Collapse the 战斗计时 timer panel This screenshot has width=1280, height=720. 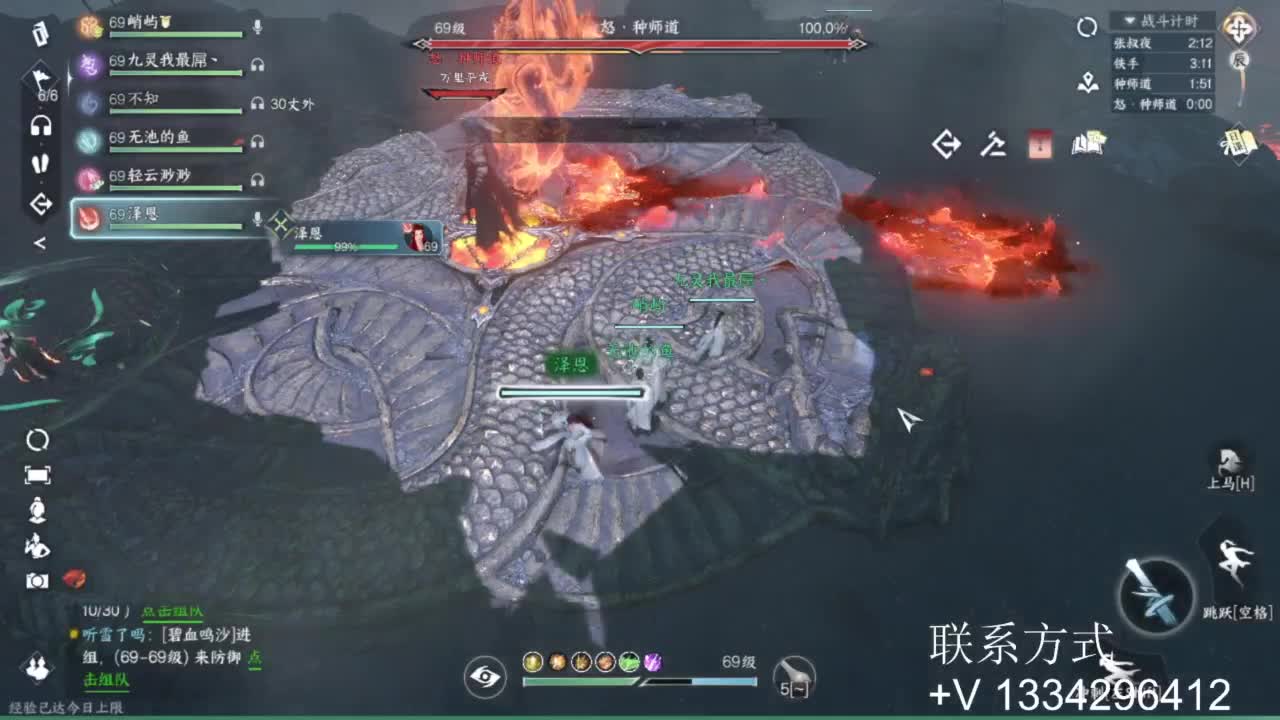1129,20
